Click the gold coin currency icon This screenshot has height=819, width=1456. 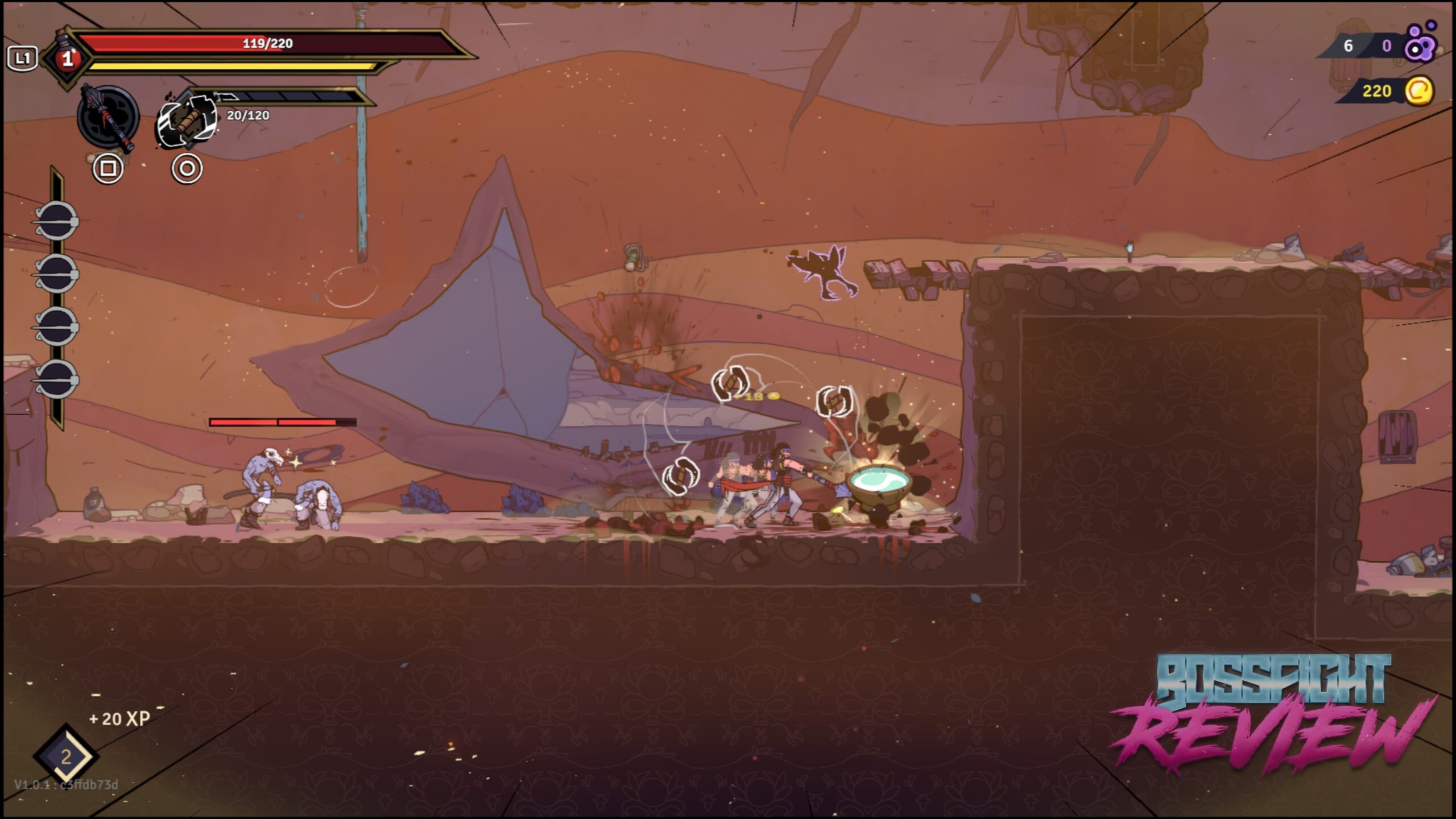[1419, 91]
